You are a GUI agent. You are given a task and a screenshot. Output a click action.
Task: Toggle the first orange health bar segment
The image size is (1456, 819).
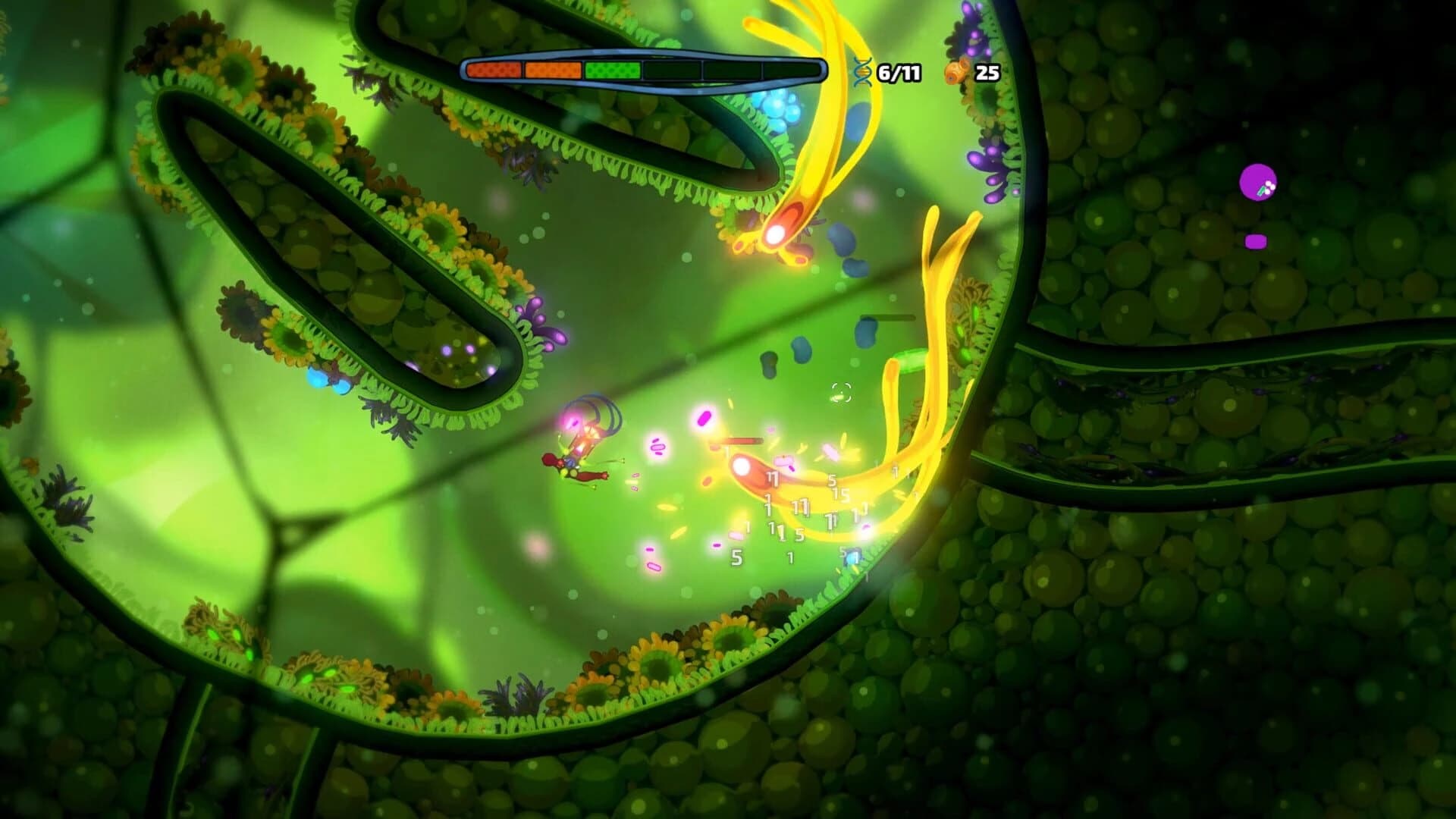coord(494,71)
